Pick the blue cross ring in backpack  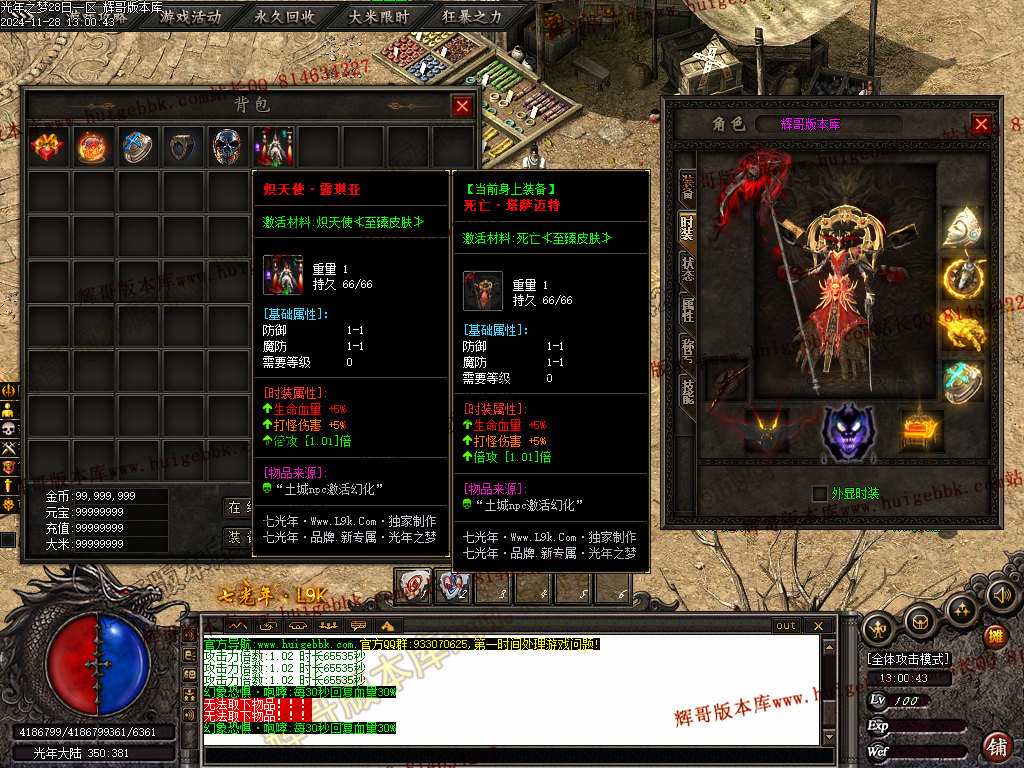pos(137,148)
